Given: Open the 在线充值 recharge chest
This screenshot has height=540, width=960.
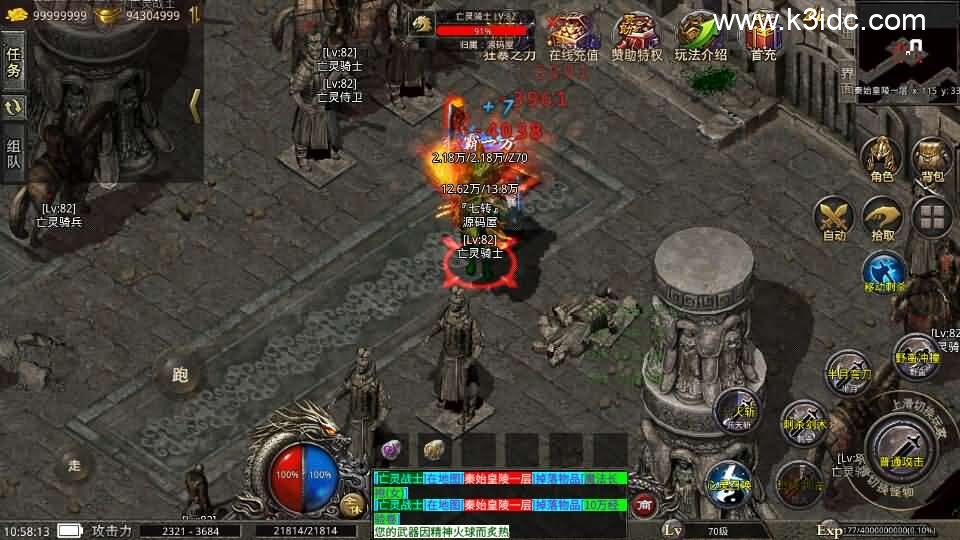Looking at the screenshot, I should (573, 36).
